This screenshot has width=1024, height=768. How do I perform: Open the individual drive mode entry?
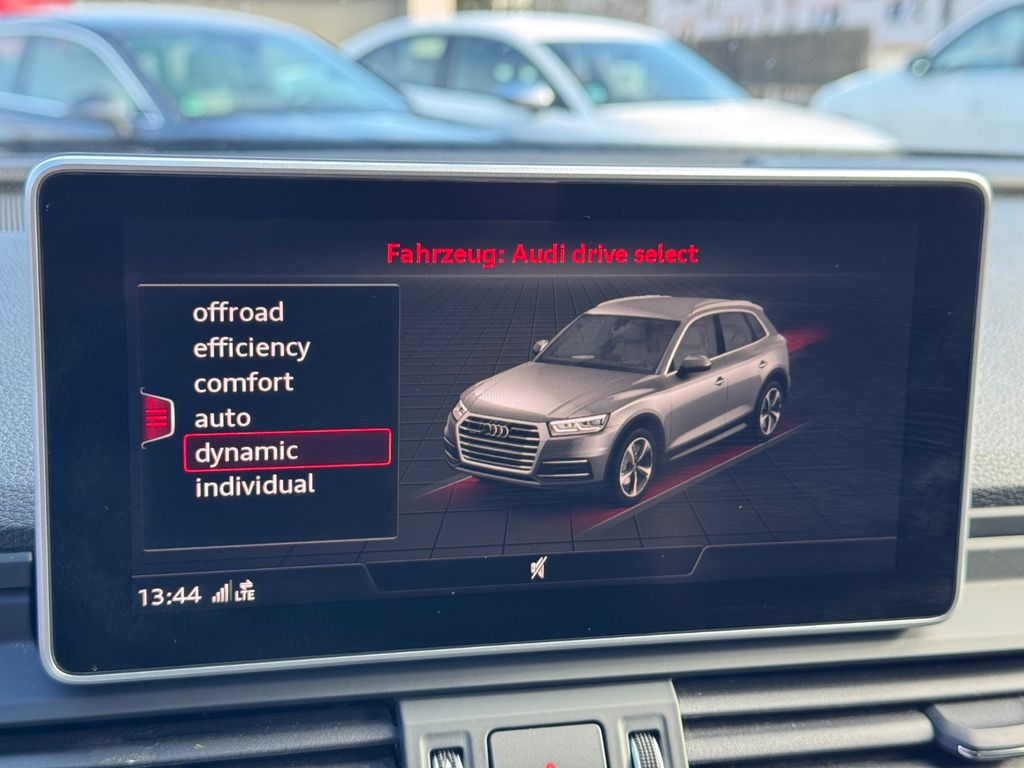coord(254,487)
